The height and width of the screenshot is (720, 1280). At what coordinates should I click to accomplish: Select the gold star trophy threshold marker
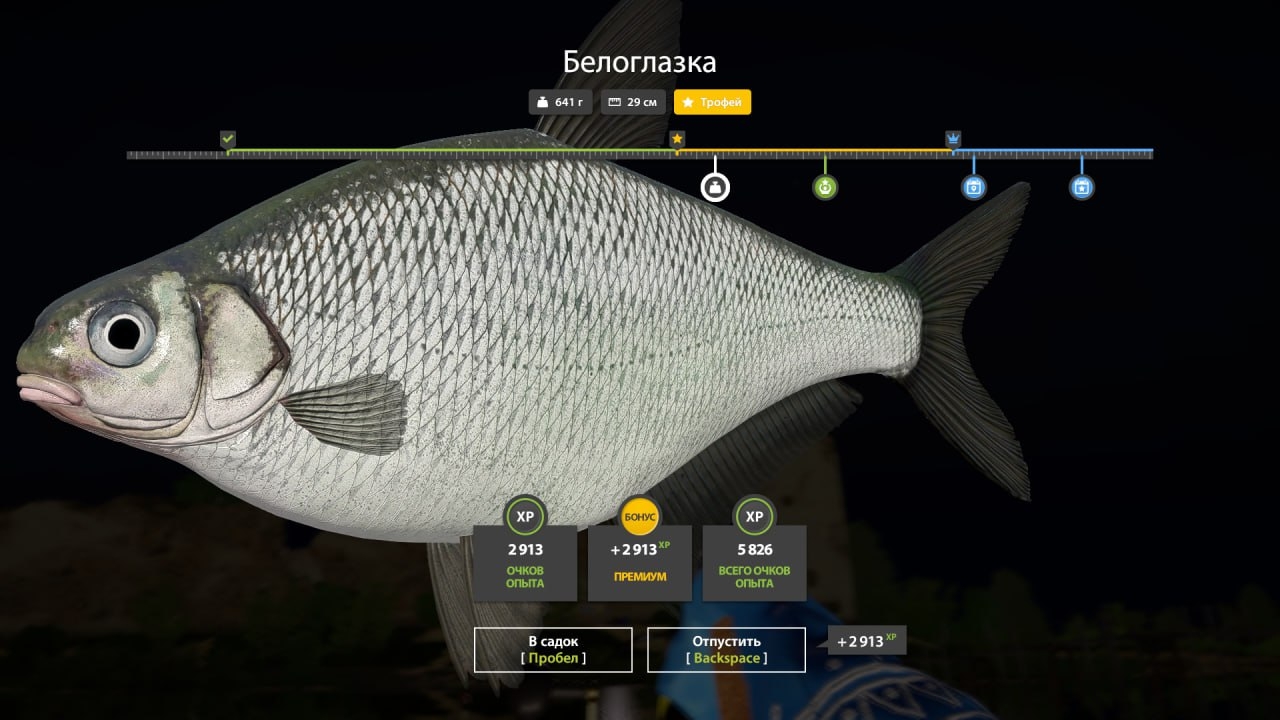(677, 138)
